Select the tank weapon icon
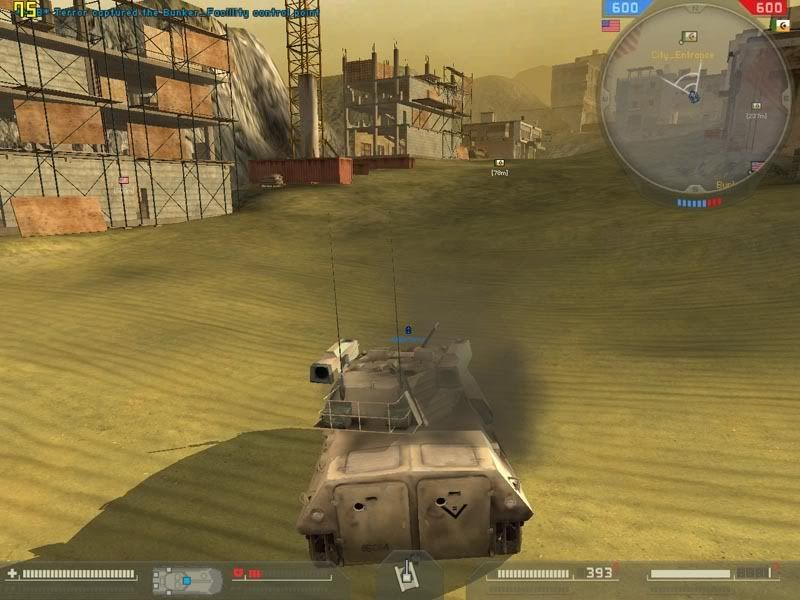Viewport: 800px width, 600px height. (408, 576)
